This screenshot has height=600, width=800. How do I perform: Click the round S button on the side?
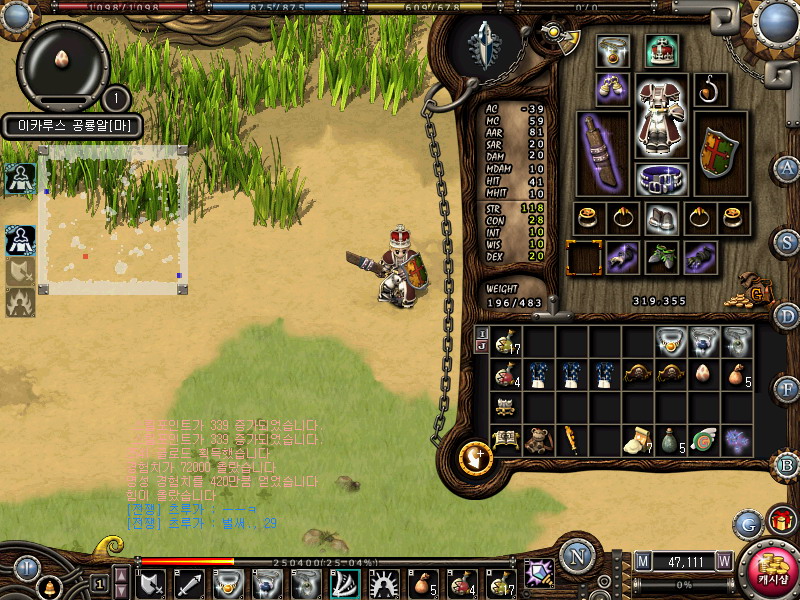click(x=787, y=242)
